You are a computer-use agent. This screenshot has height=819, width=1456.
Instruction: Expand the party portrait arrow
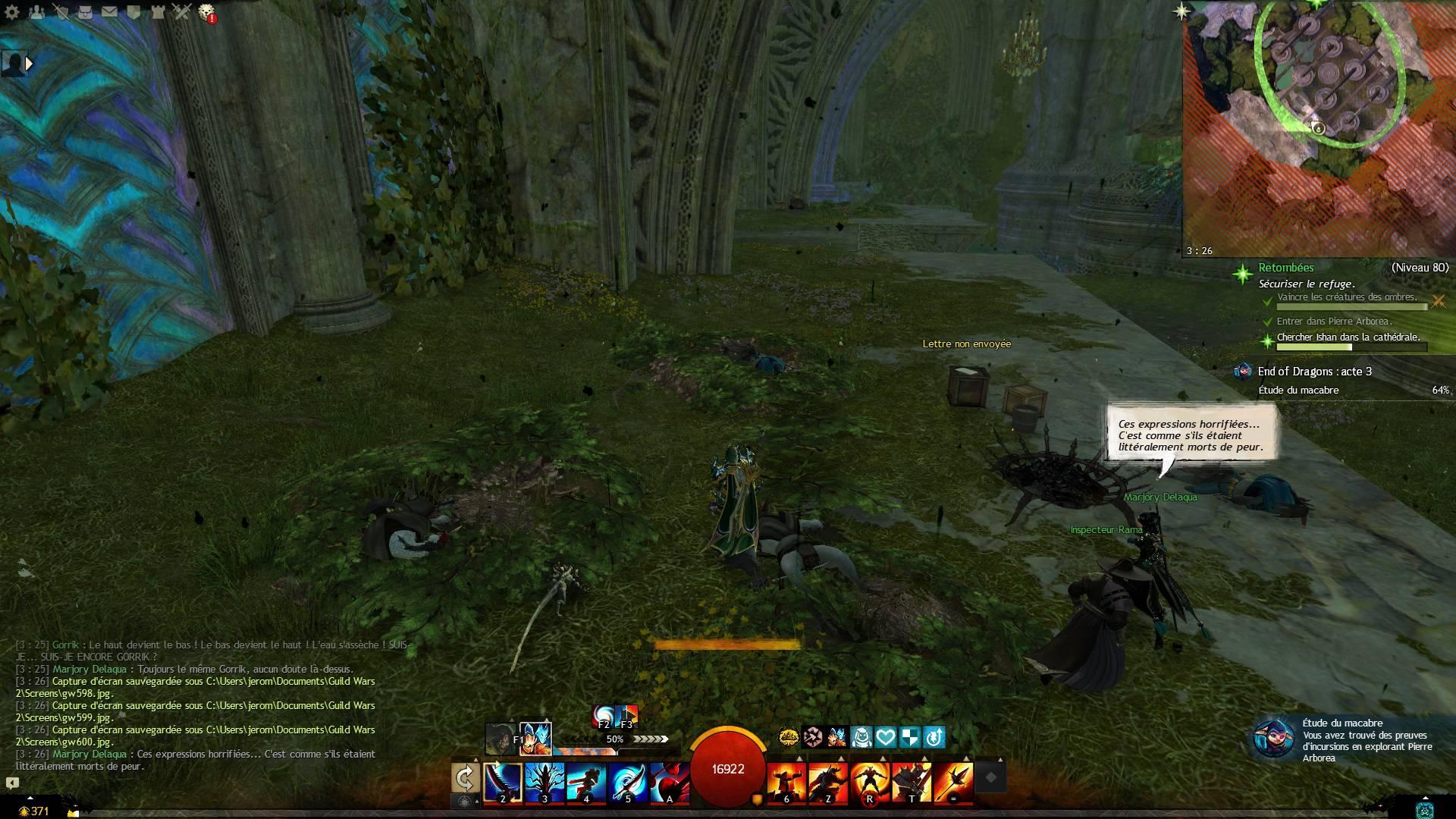(x=29, y=64)
